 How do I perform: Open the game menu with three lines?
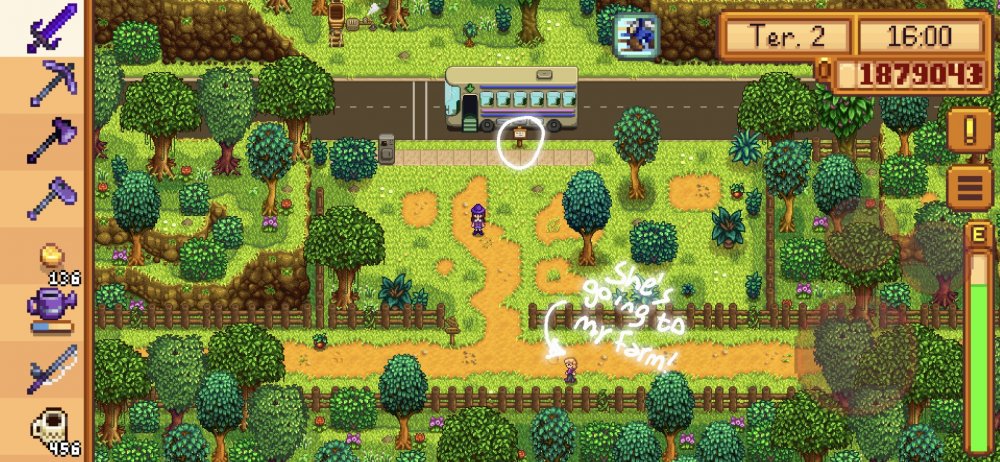point(968,186)
